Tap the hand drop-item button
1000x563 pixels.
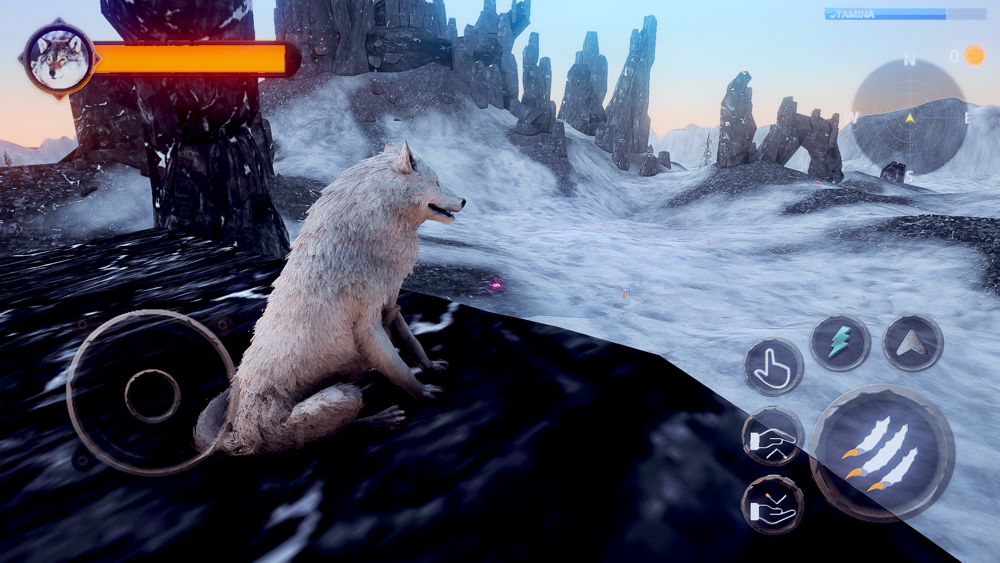772,504
